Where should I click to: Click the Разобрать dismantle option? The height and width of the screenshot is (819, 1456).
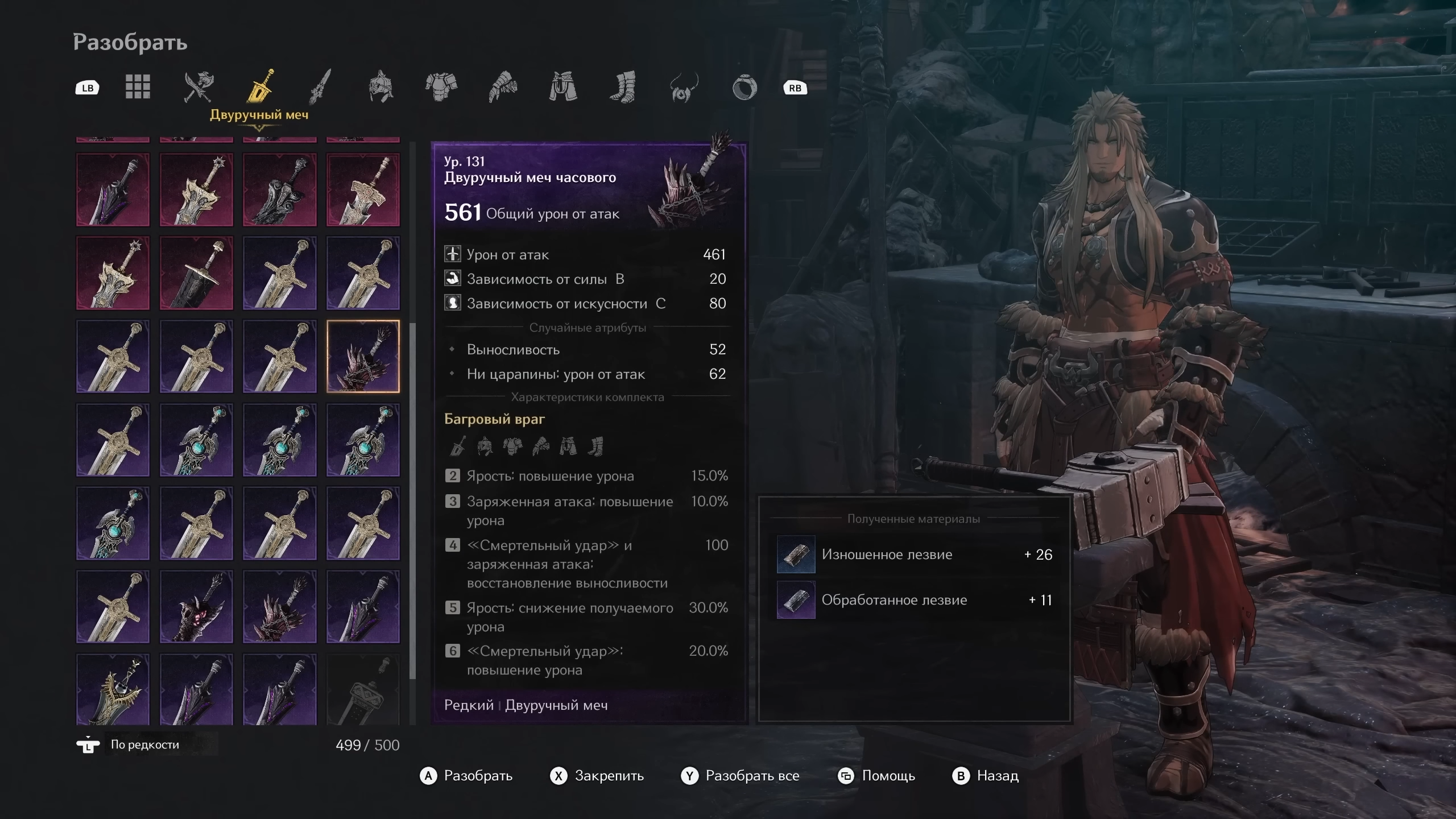click(466, 776)
